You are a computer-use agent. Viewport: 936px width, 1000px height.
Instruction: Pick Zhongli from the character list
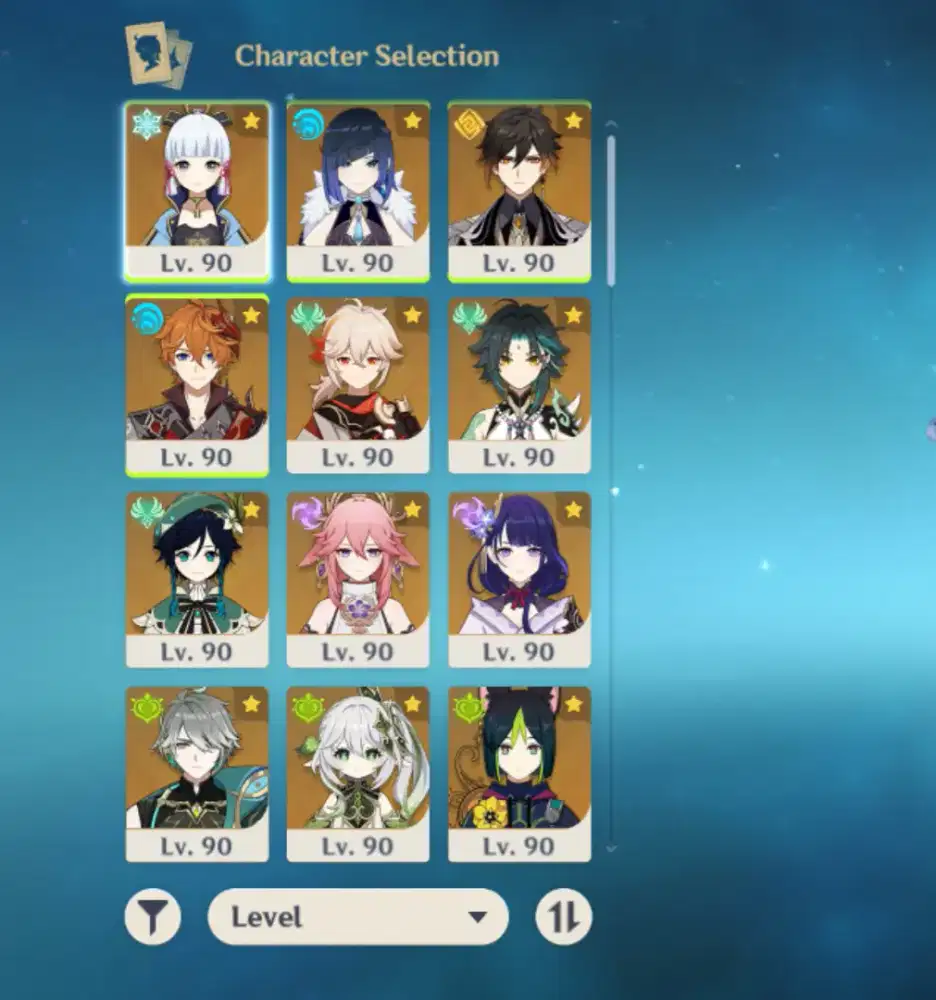(x=519, y=190)
